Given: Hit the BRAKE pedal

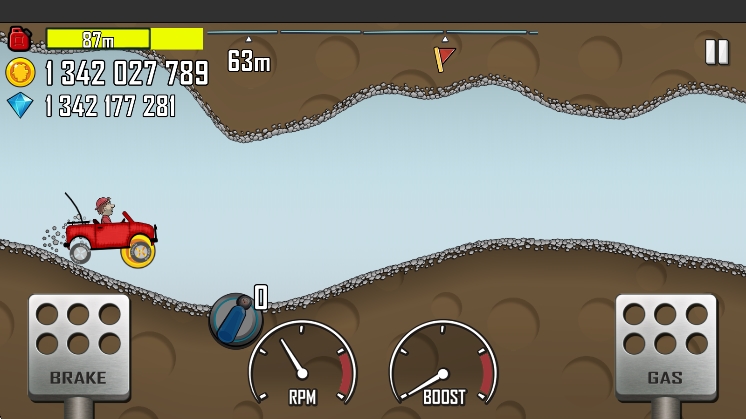Looking at the screenshot, I should 78,345.
